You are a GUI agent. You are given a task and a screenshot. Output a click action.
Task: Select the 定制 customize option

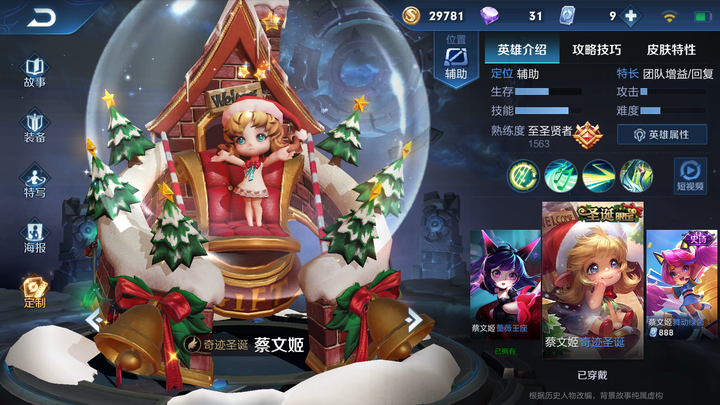click(x=34, y=291)
